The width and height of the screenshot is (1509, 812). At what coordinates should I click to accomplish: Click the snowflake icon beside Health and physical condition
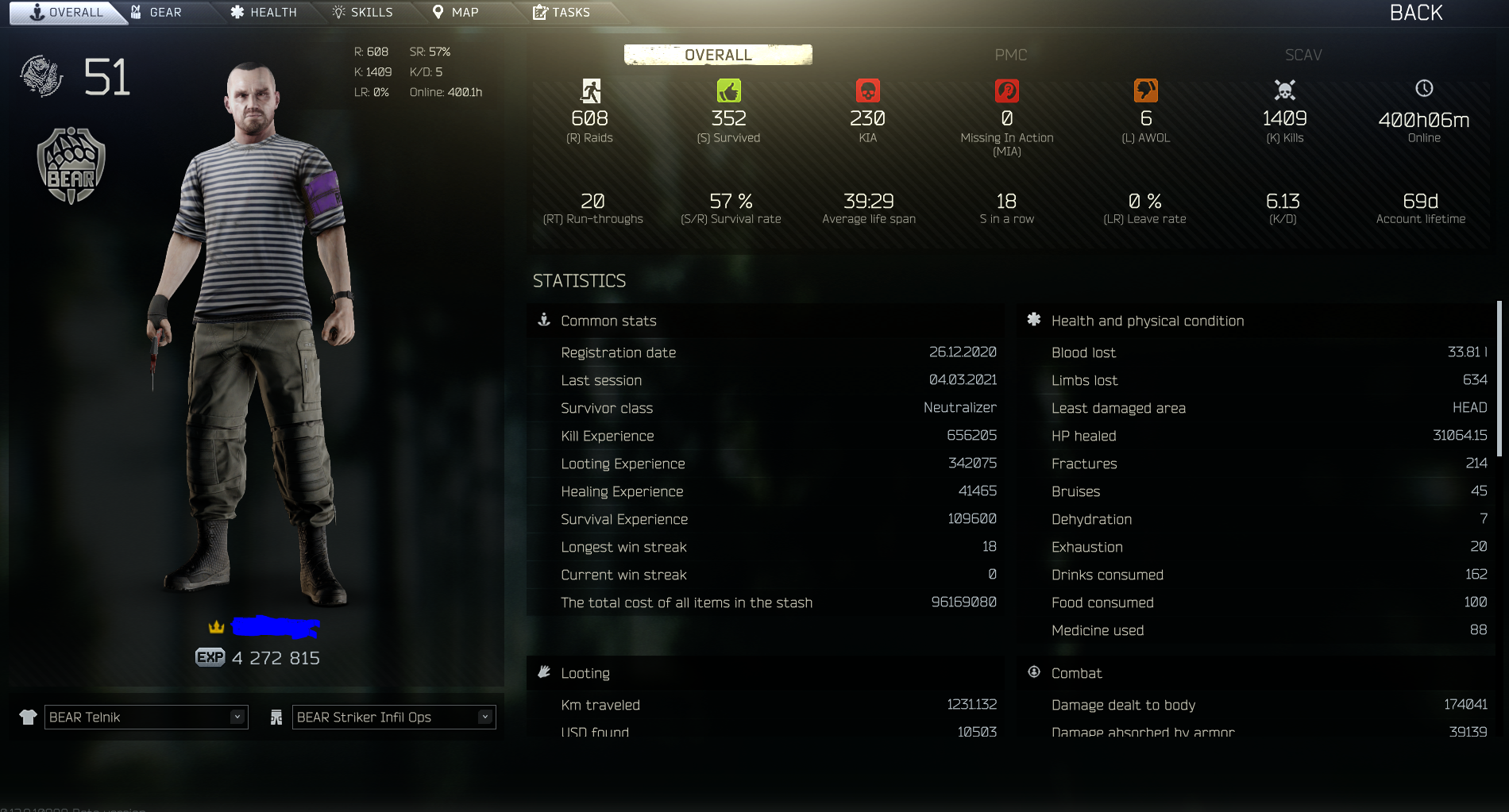(x=1033, y=319)
